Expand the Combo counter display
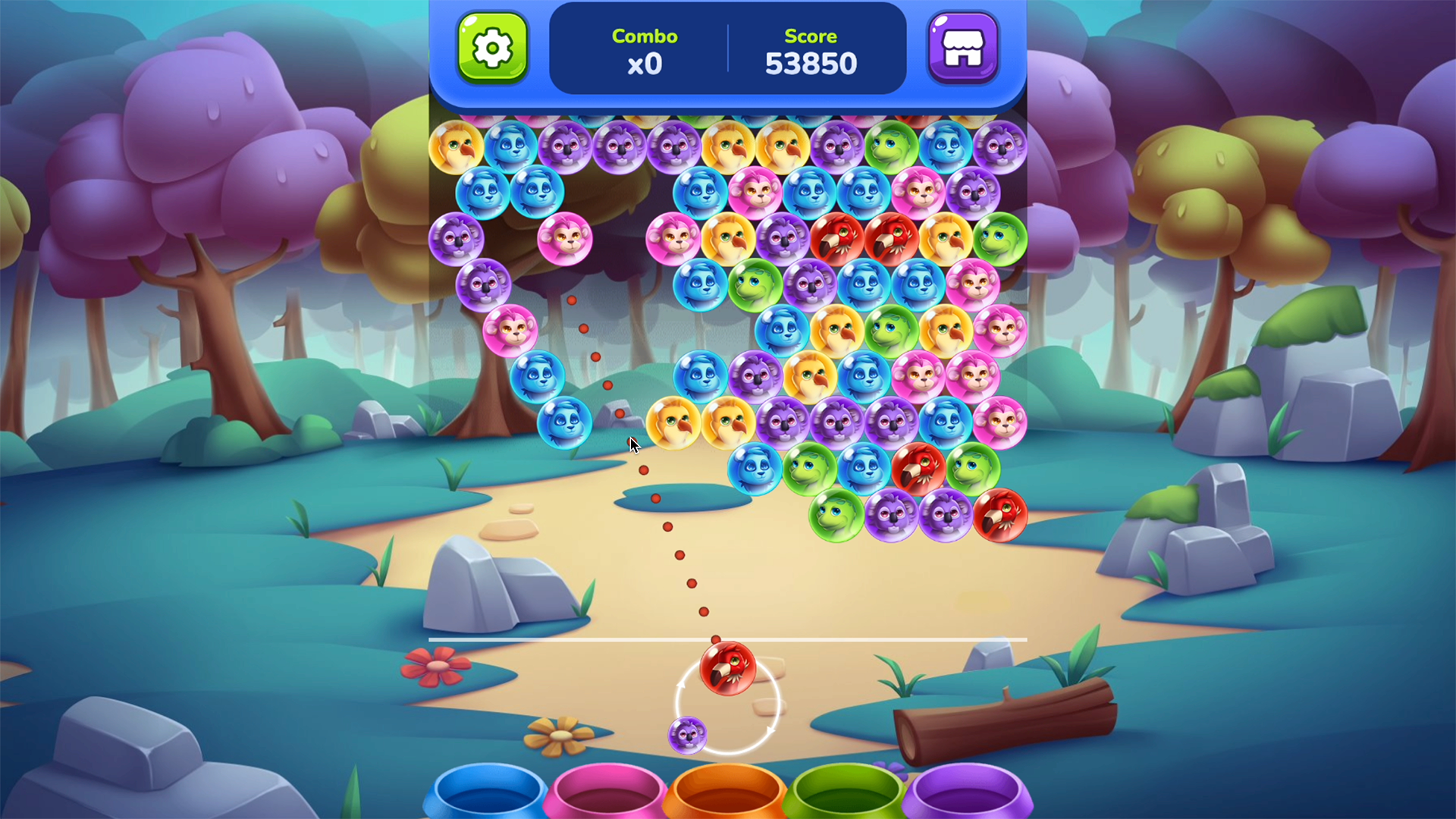 tap(645, 49)
